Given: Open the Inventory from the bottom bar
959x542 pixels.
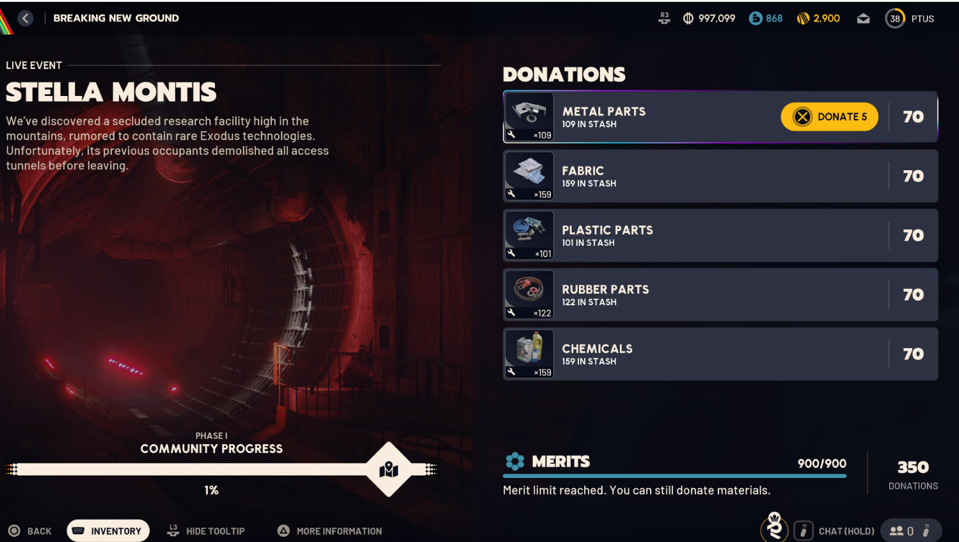Looking at the screenshot, I should 108,531.
